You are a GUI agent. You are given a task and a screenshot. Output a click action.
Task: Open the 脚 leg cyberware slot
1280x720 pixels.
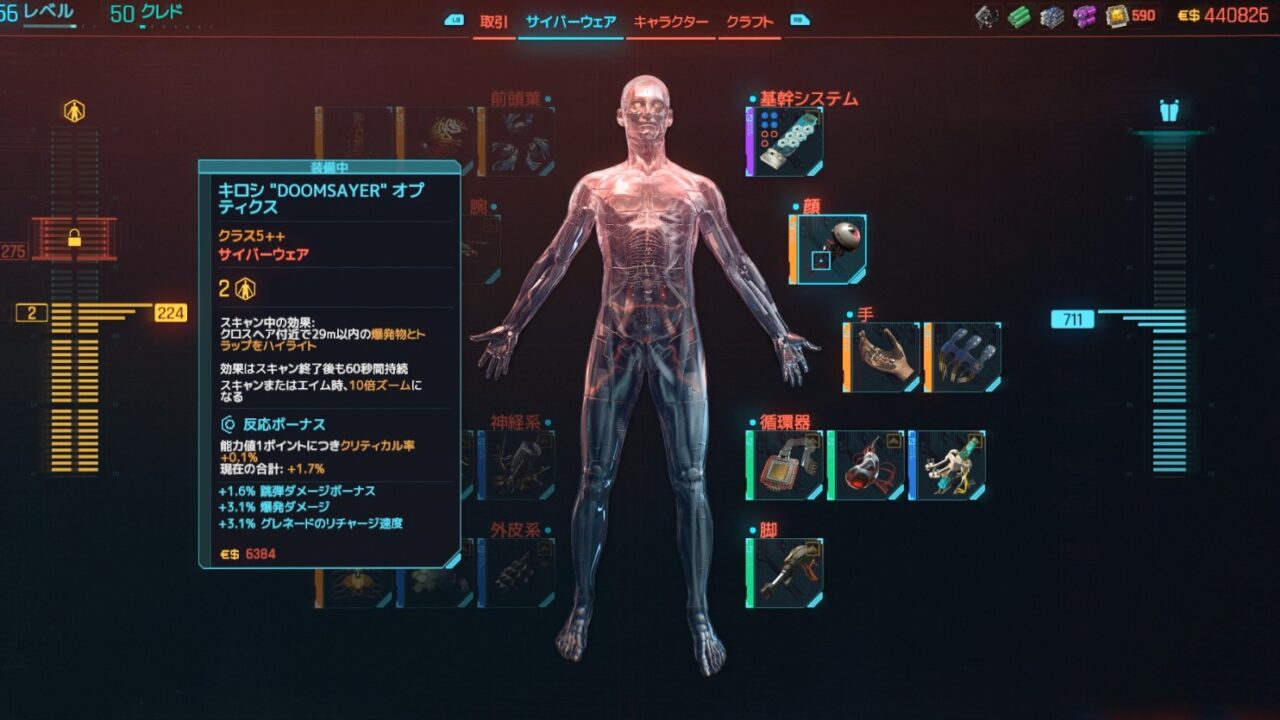[x=785, y=573]
